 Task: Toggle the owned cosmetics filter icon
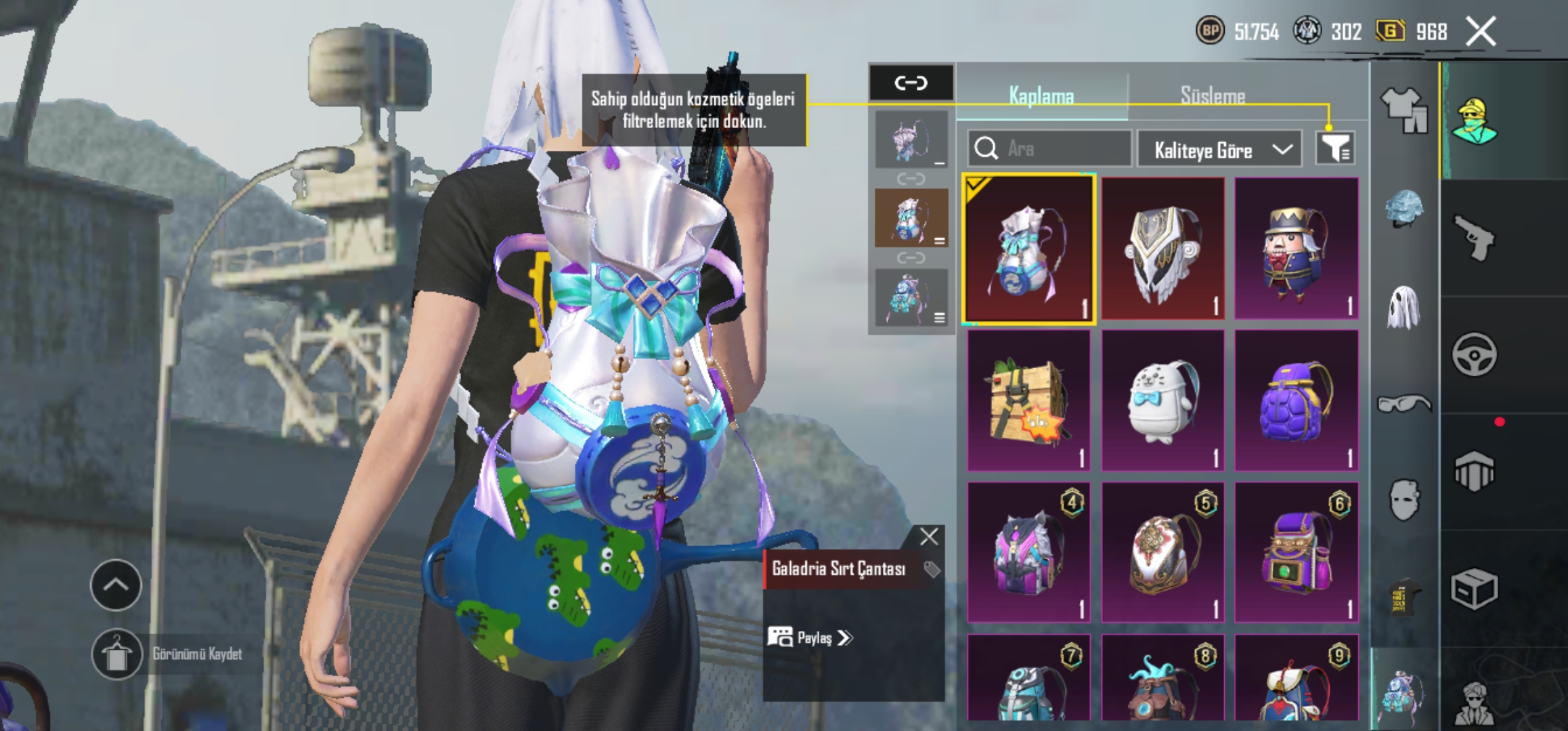pos(1335,148)
